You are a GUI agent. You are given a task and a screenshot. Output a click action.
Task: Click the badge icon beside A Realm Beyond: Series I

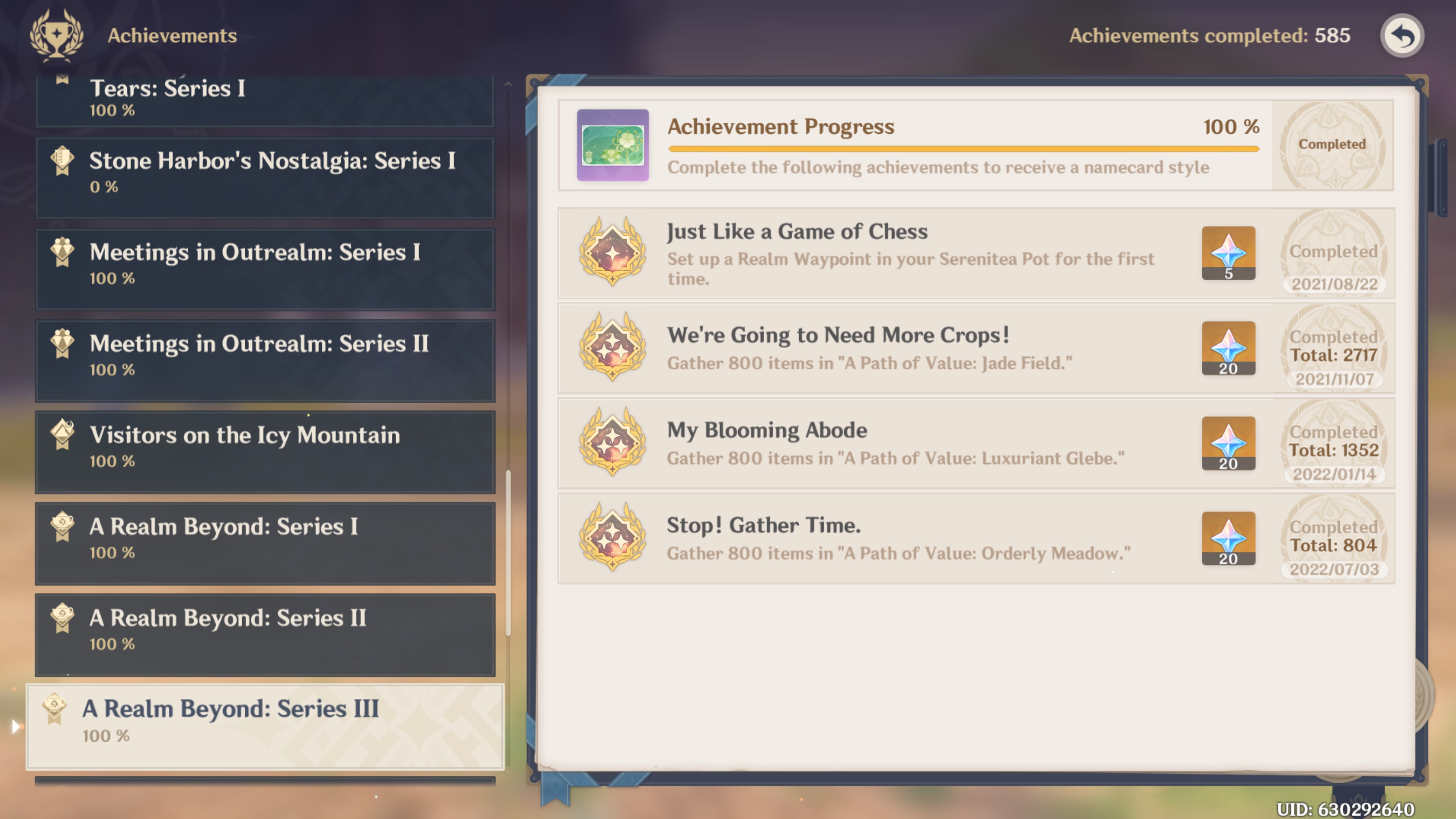click(62, 526)
